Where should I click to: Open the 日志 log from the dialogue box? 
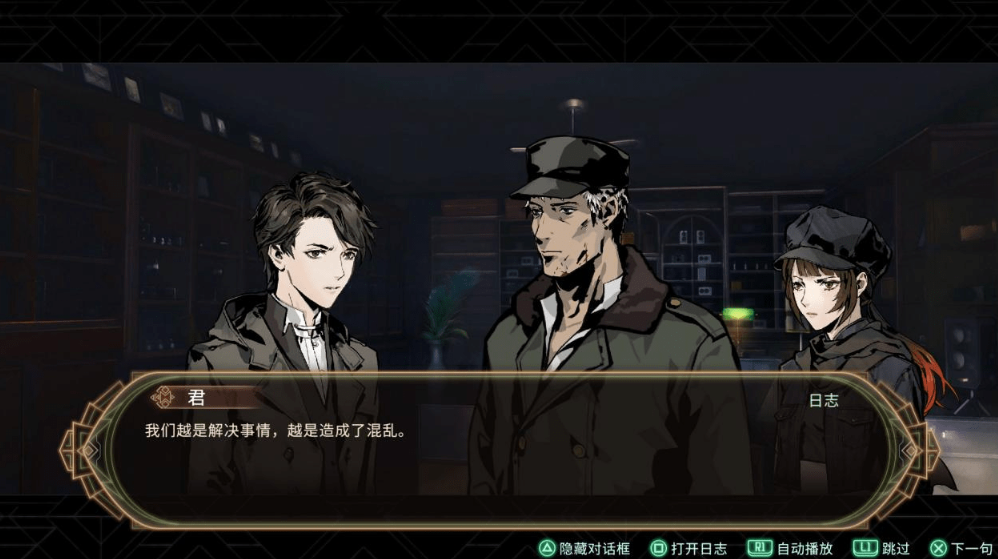click(x=823, y=399)
